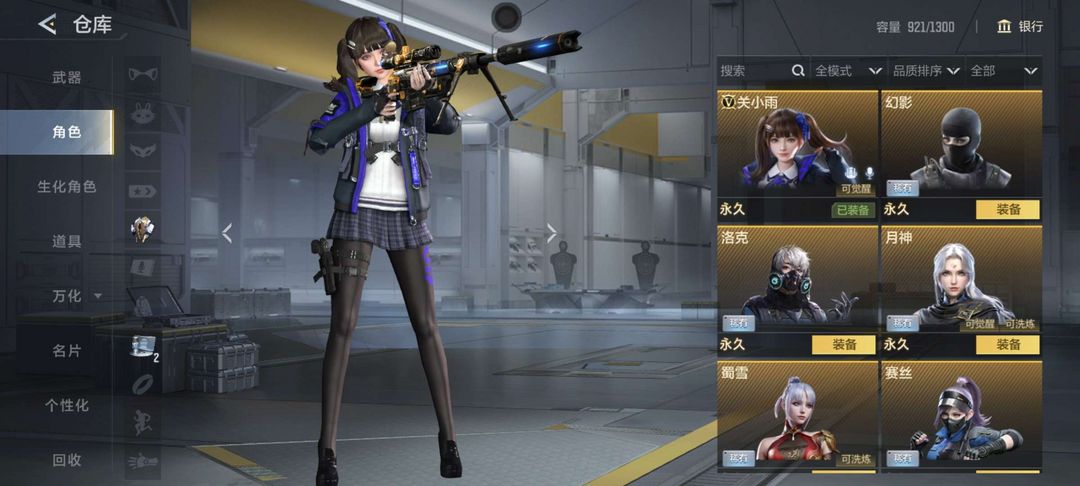The image size is (1080, 486).
Task: Show the 道具 items tab
Action: pos(67,241)
